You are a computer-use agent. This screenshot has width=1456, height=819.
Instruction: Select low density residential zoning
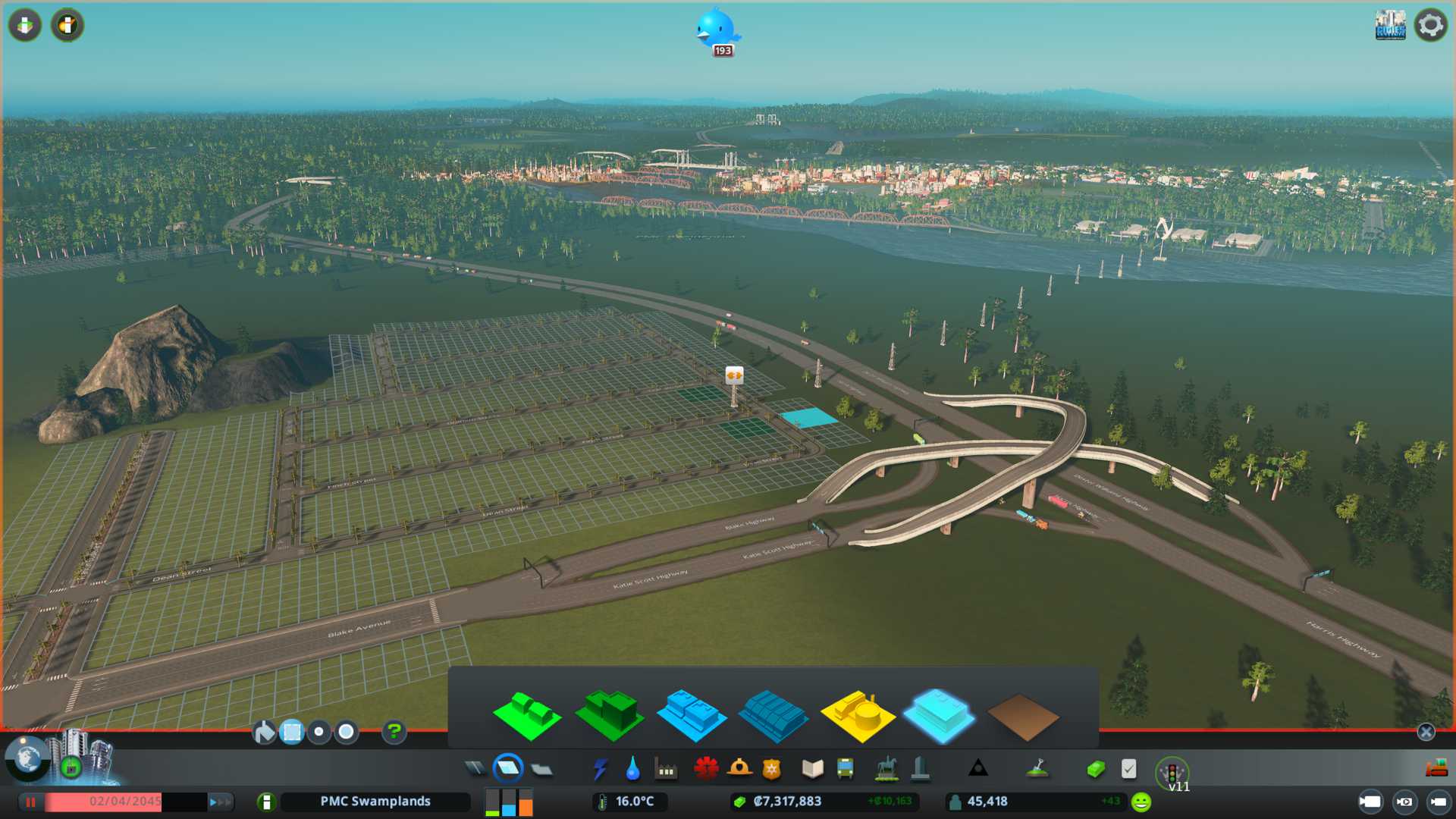(526, 716)
